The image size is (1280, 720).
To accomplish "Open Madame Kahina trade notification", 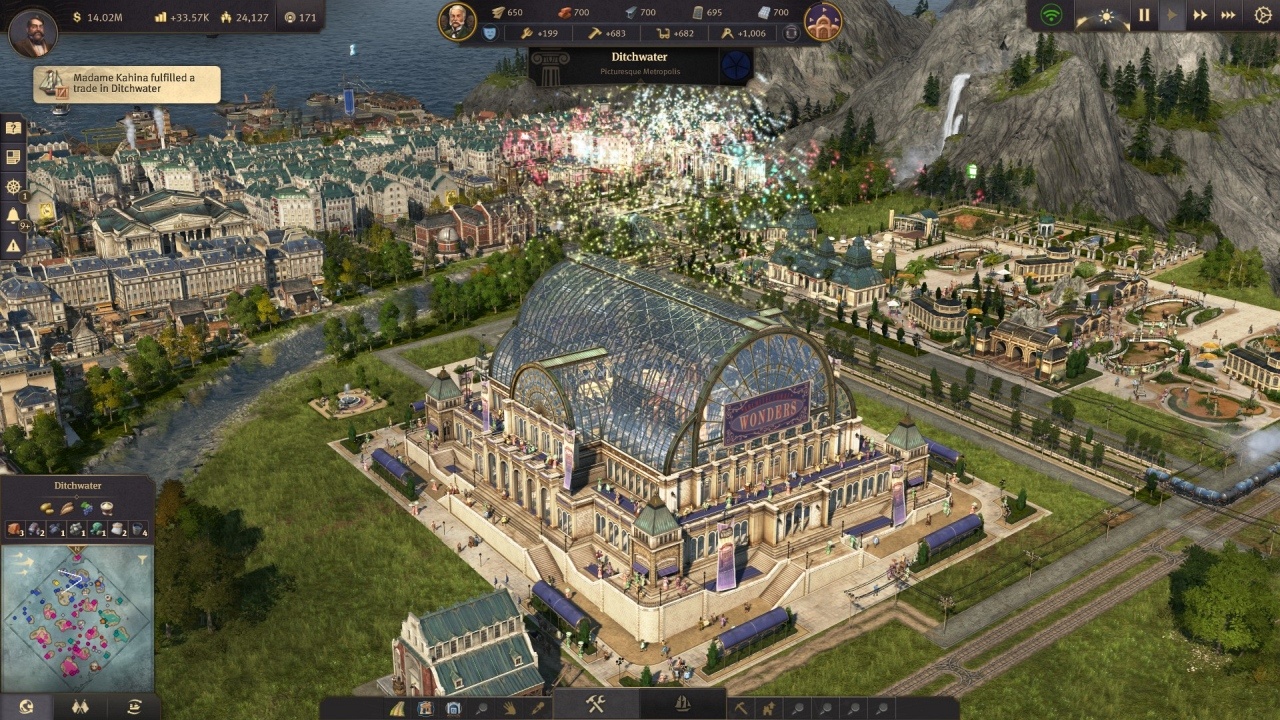I will coord(127,84).
